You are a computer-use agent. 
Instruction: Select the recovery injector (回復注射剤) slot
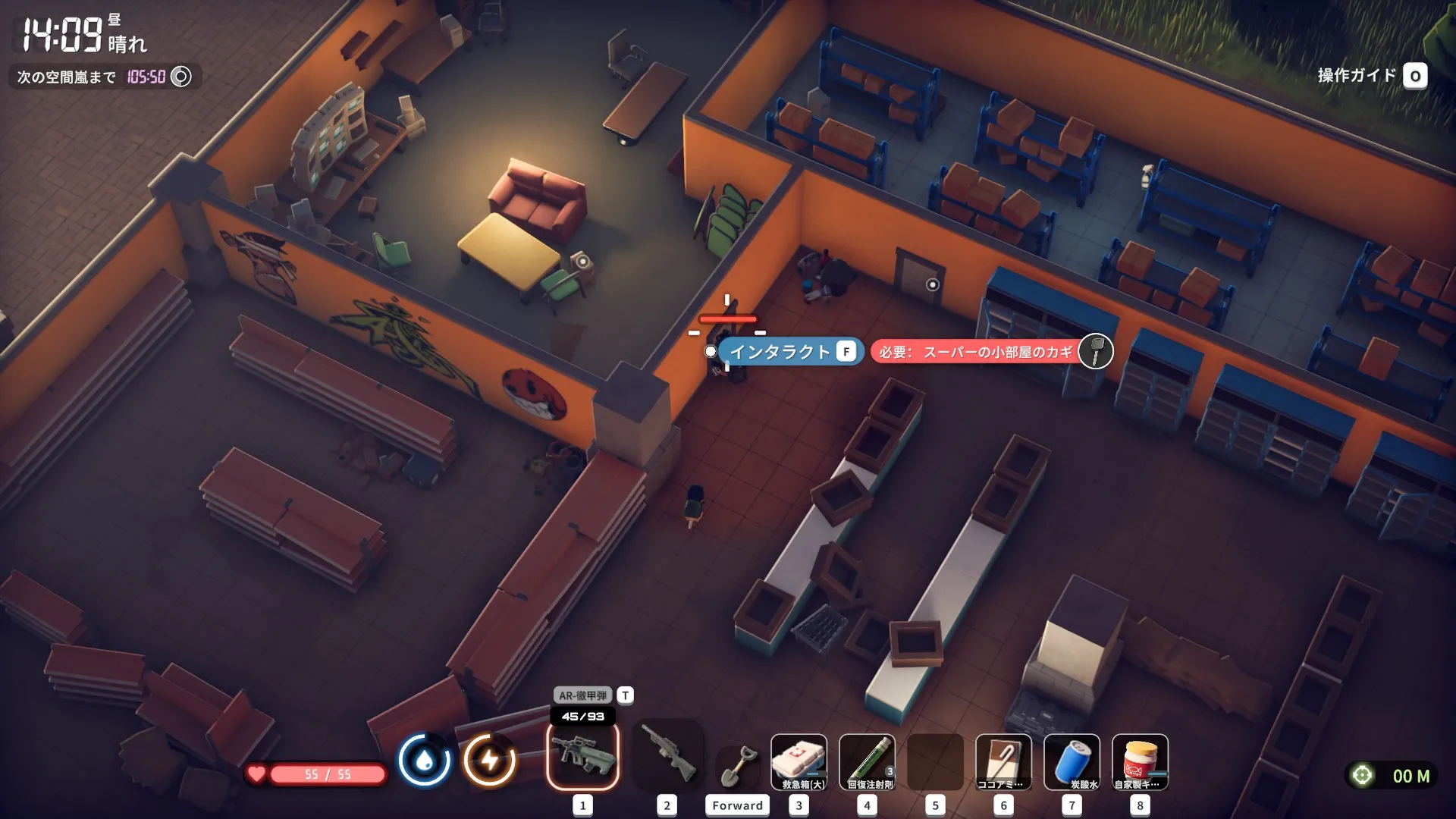tap(868, 761)
